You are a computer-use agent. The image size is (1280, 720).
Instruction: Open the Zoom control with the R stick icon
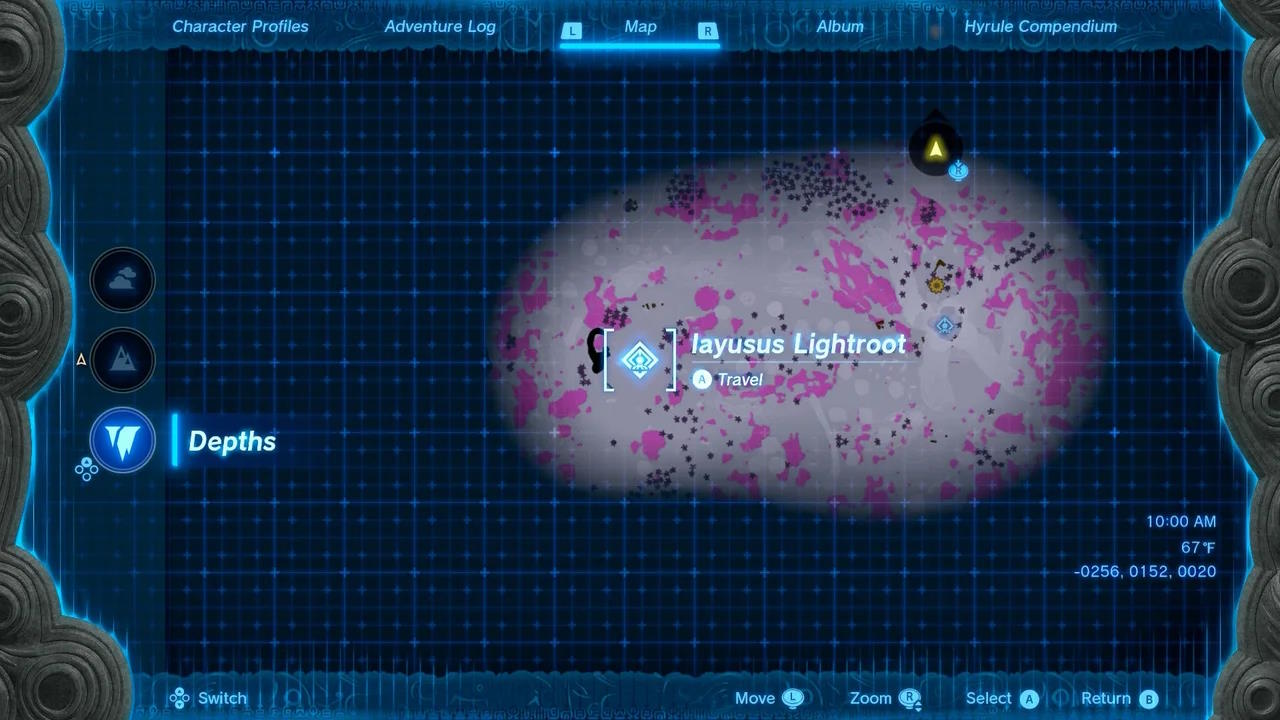[908, 698]
